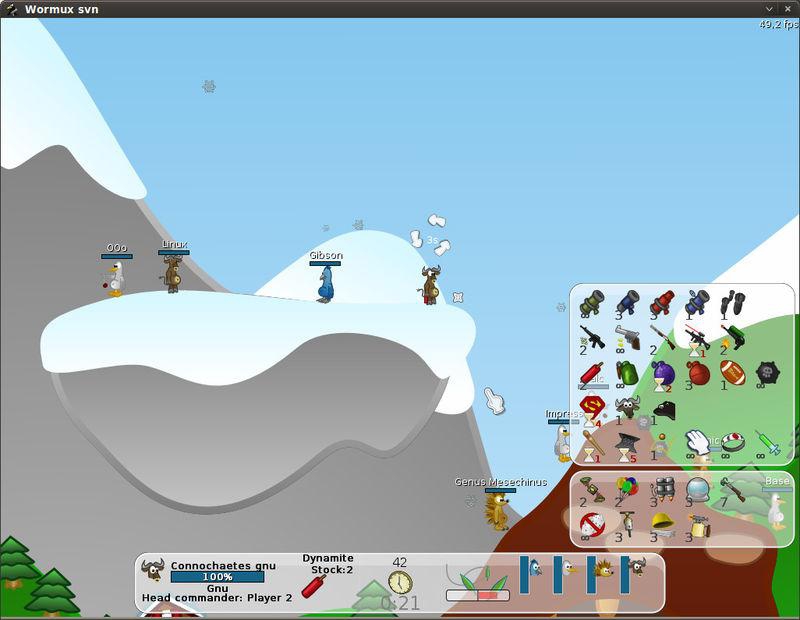Activate the Superman-logo weapon
Image resolution: width=800 pixels, height=620 pixels.
click(x=592, y=408)
